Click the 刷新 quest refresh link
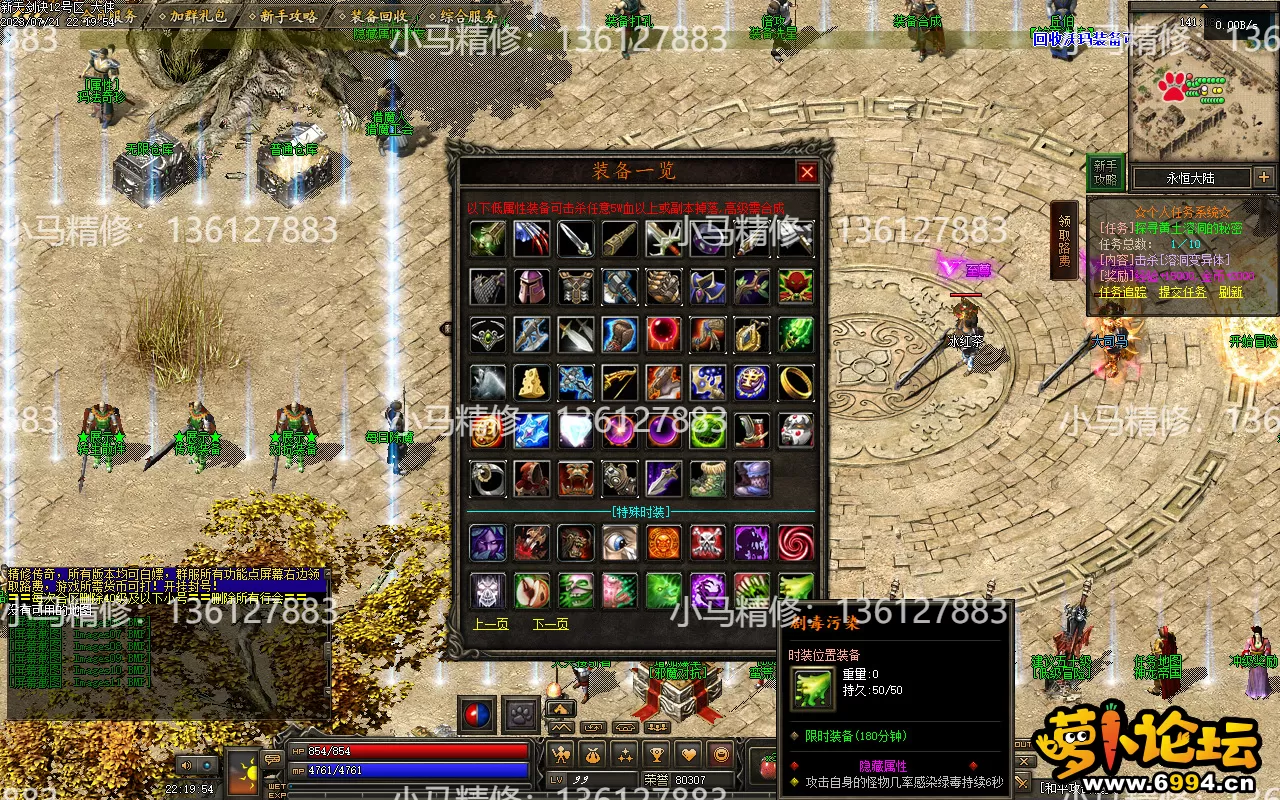The width and height of the screenshot is (1280, 800). click(x=1230, y=292)
